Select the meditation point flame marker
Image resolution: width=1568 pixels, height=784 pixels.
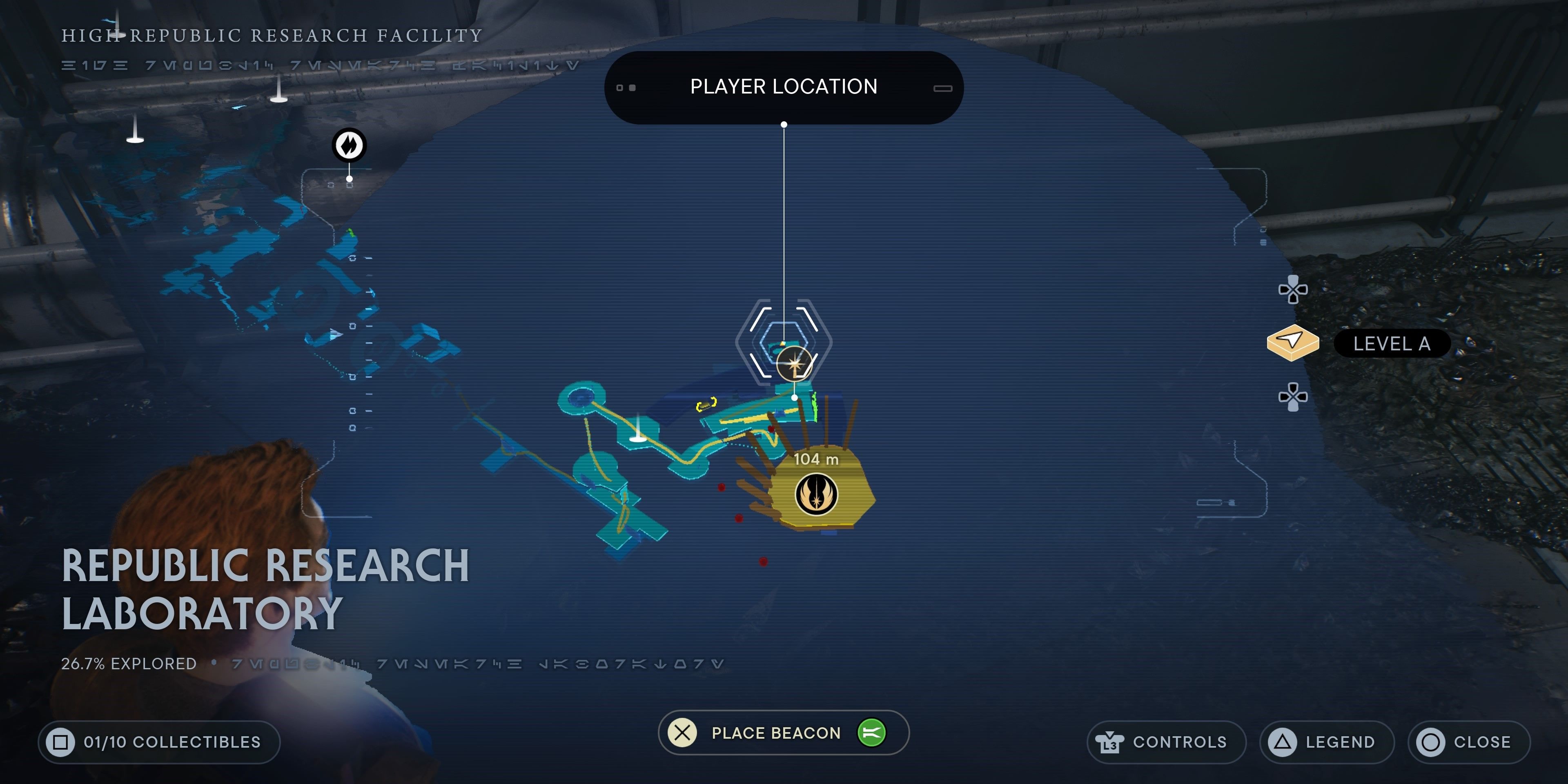coord(349,145)
